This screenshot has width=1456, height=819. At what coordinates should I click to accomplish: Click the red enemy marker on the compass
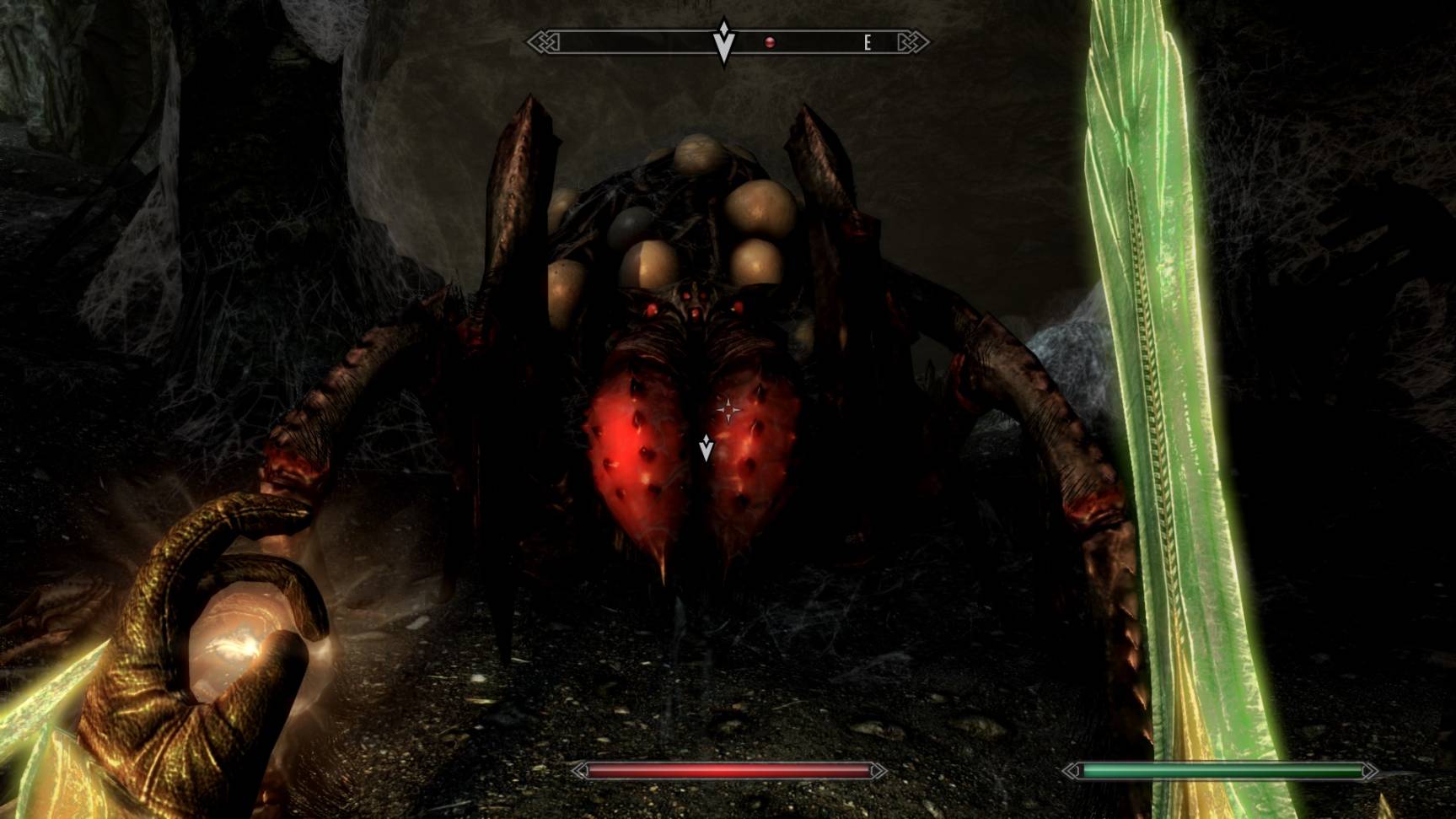tap(769, 41)
